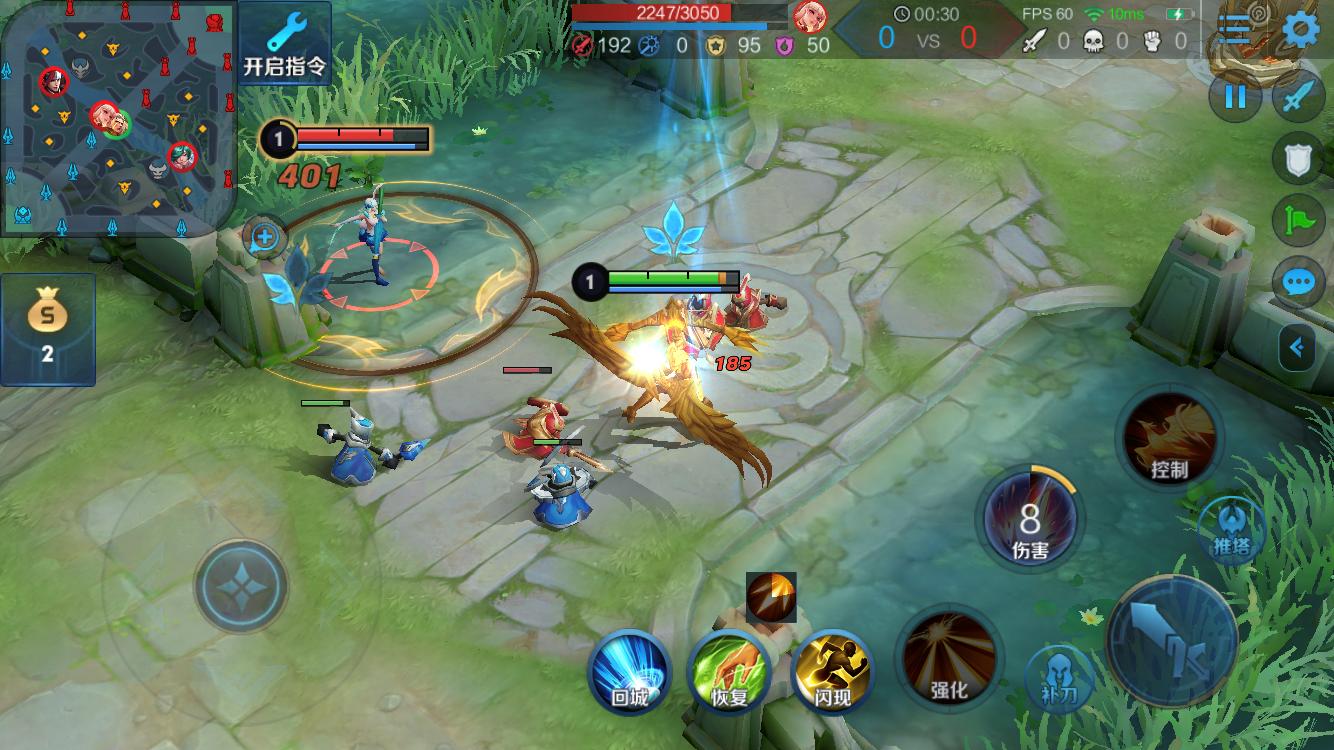This screenshot has width=1334, height=750.
Task: Cast the 控制 control skill
Action: coord(1170,439)
